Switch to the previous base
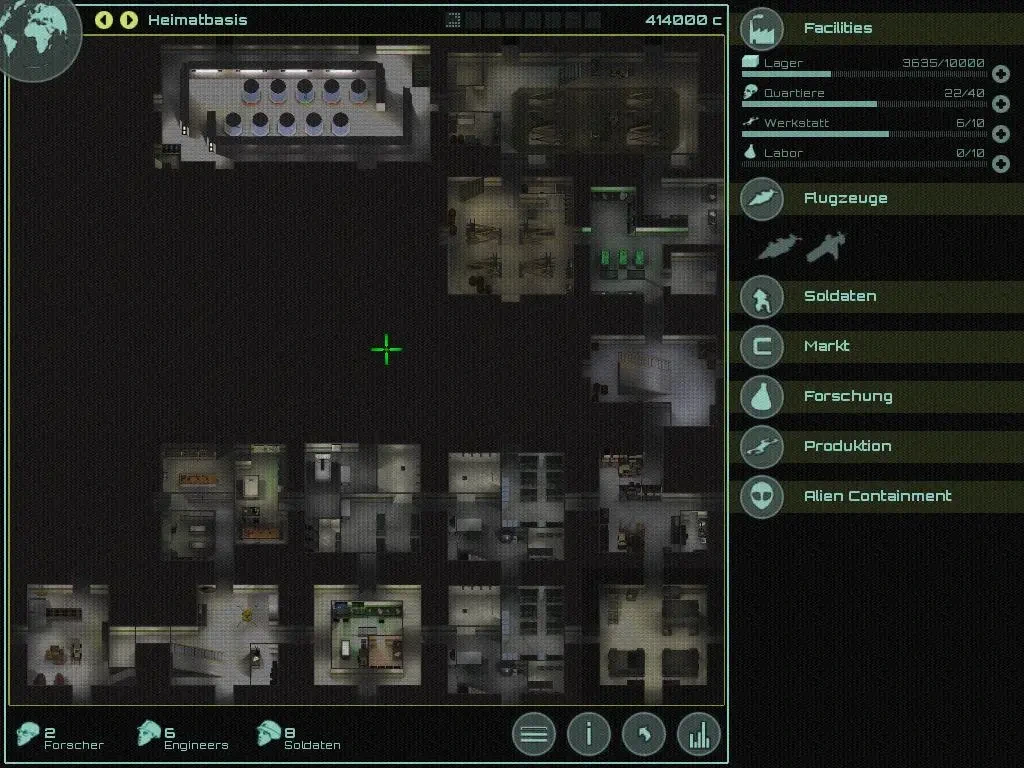The height and width of the screenshot is (768, 1024). point(104,20)
